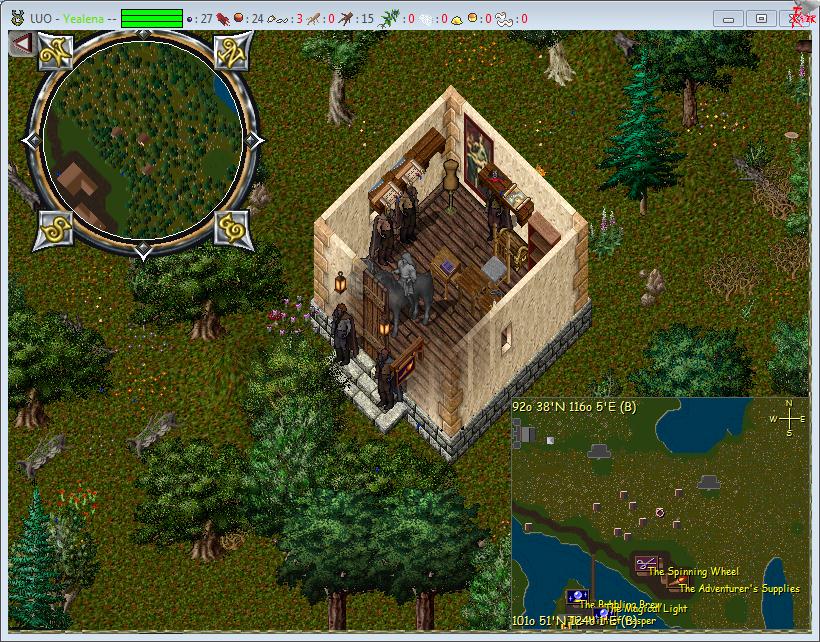
Task: Click the player position marker on the map
Action: click(660, 512)
